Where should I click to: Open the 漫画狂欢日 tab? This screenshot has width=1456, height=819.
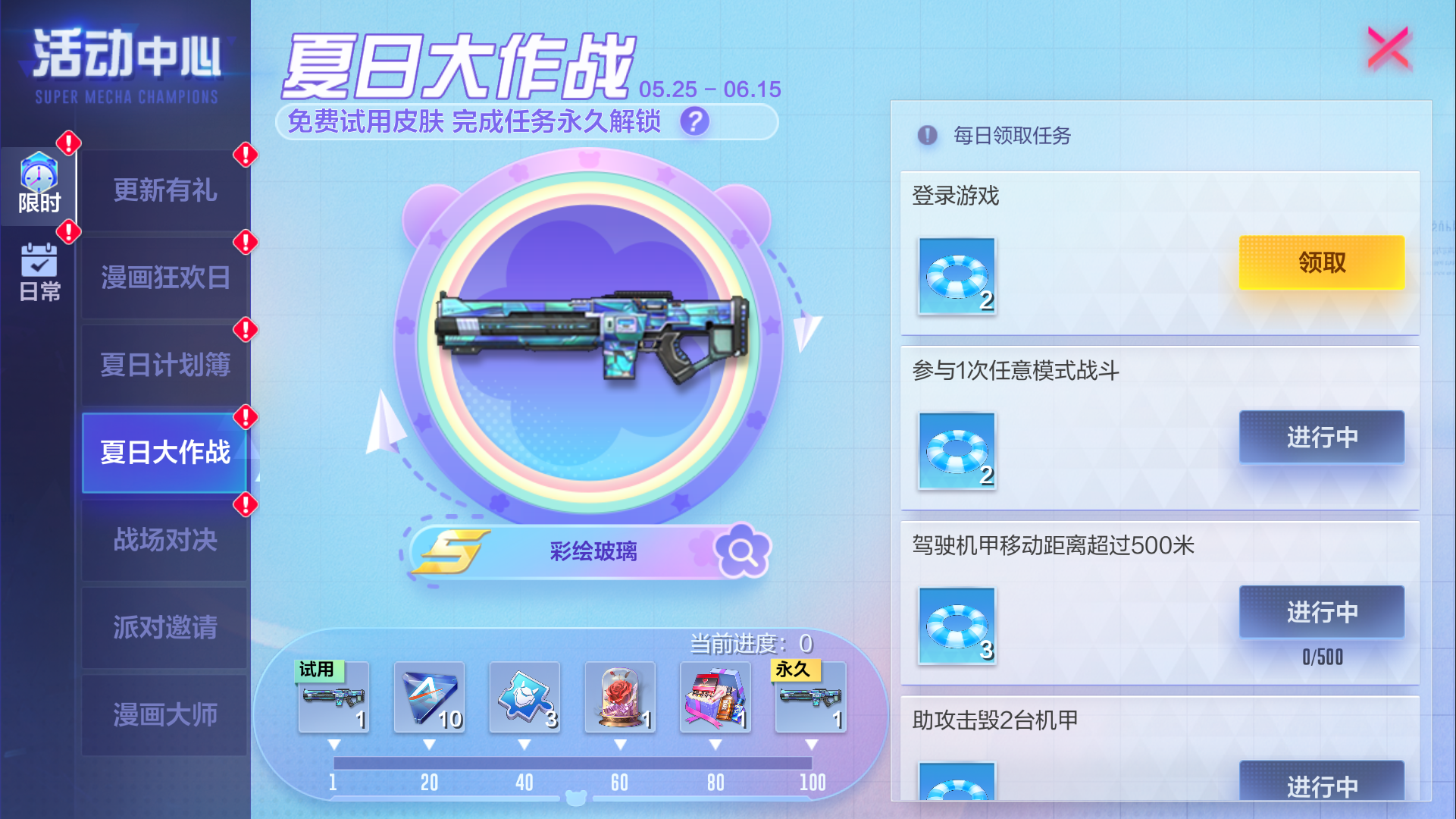163,278
